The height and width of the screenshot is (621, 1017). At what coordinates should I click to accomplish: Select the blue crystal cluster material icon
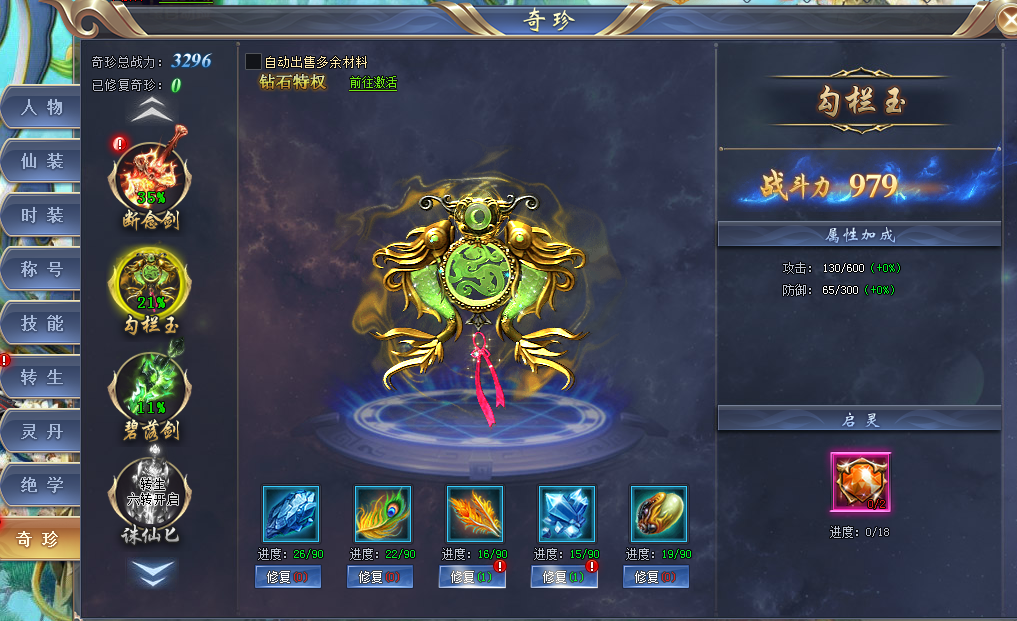(x=566, y=514)
